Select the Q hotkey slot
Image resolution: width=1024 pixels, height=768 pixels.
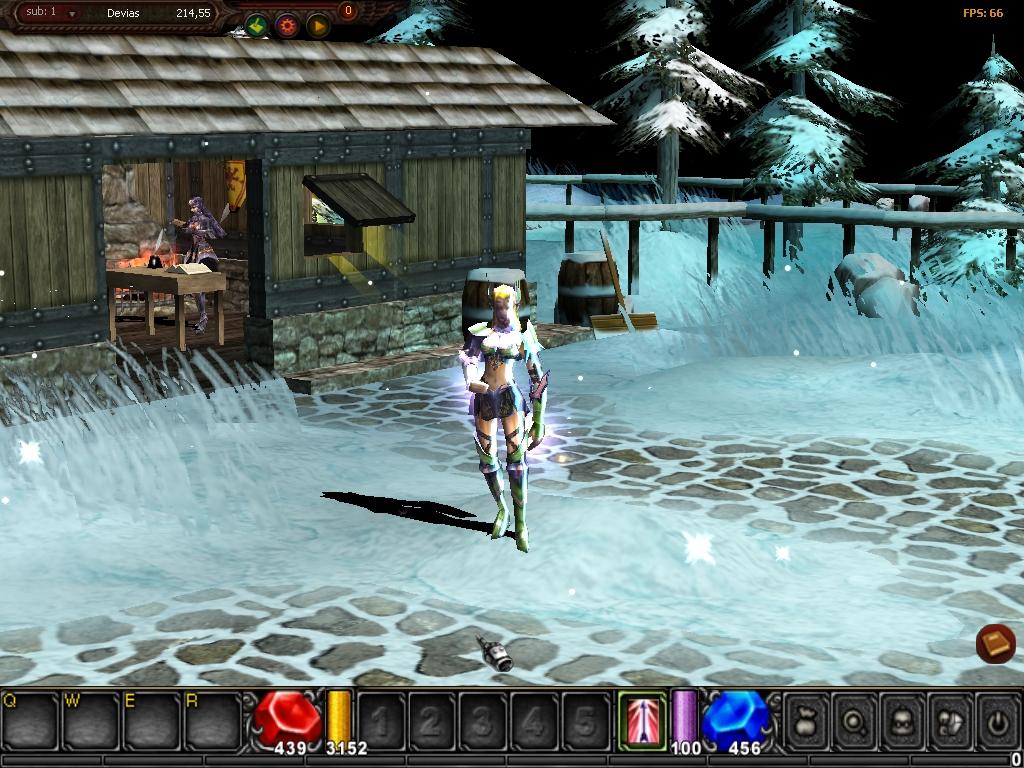click(30, 720)
